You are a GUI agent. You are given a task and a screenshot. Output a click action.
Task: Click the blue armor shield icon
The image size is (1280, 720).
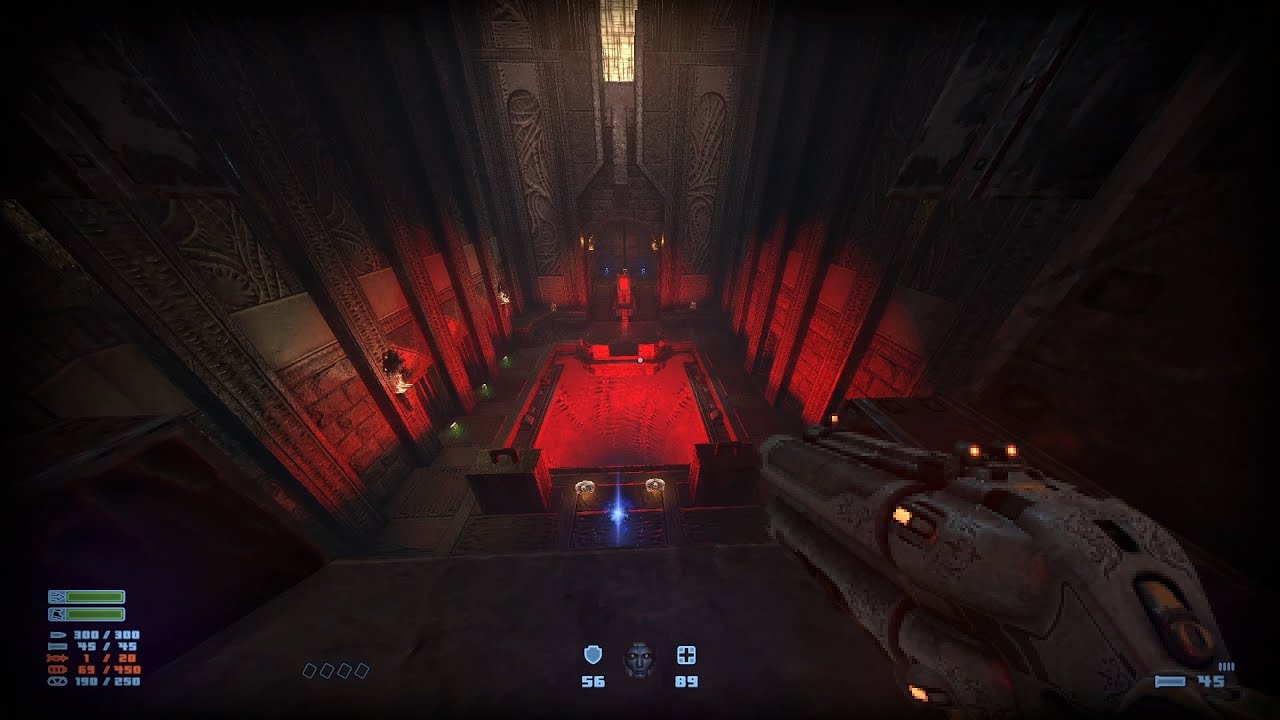(593, 655)
